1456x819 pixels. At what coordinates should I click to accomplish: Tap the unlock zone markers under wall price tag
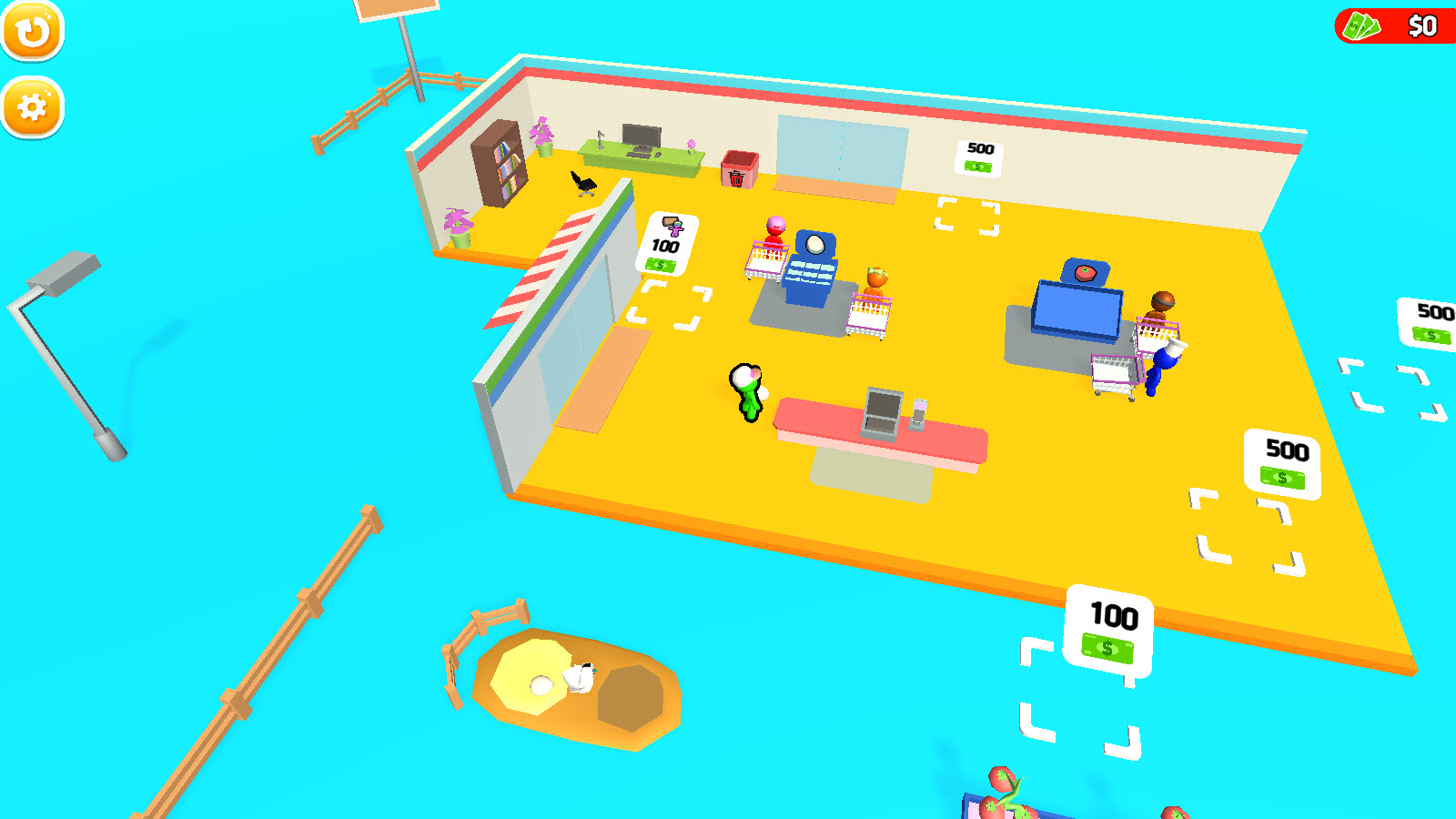[x=966, y=217]
